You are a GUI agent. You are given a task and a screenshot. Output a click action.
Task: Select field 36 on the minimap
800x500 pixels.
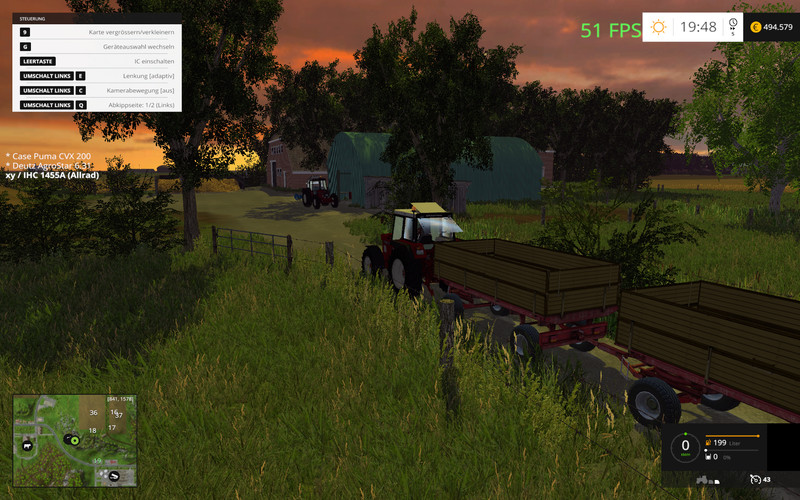coord(93,412)
